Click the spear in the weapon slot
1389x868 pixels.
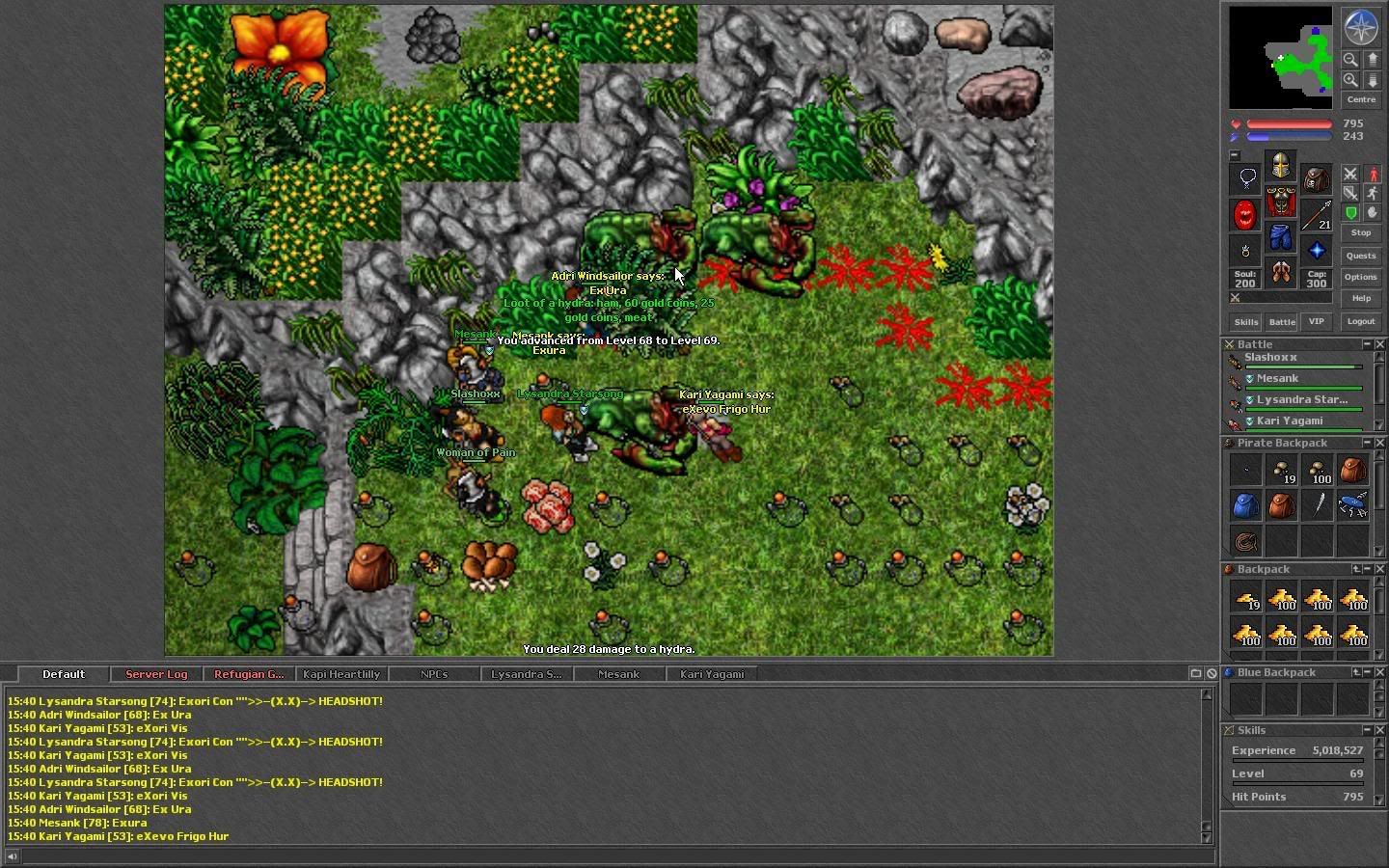[1316, 213]
